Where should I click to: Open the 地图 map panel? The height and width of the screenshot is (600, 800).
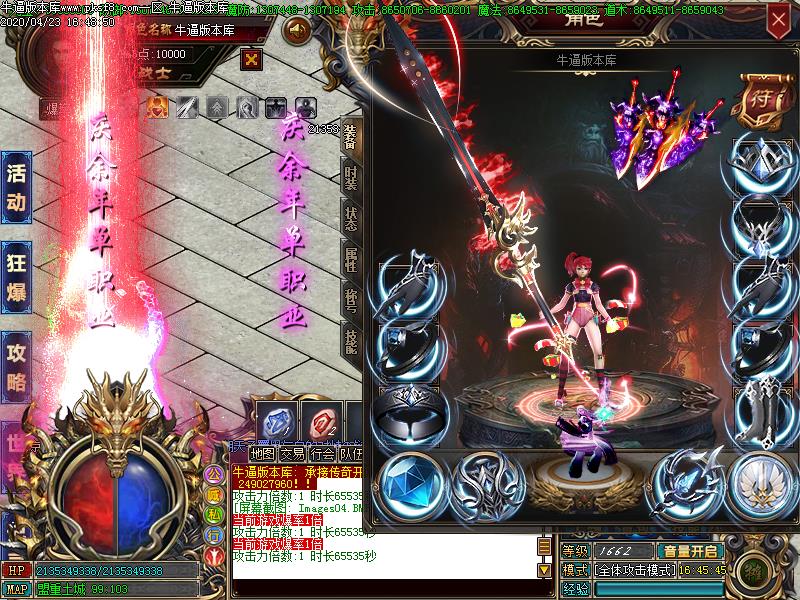click(x=262, y=453)
